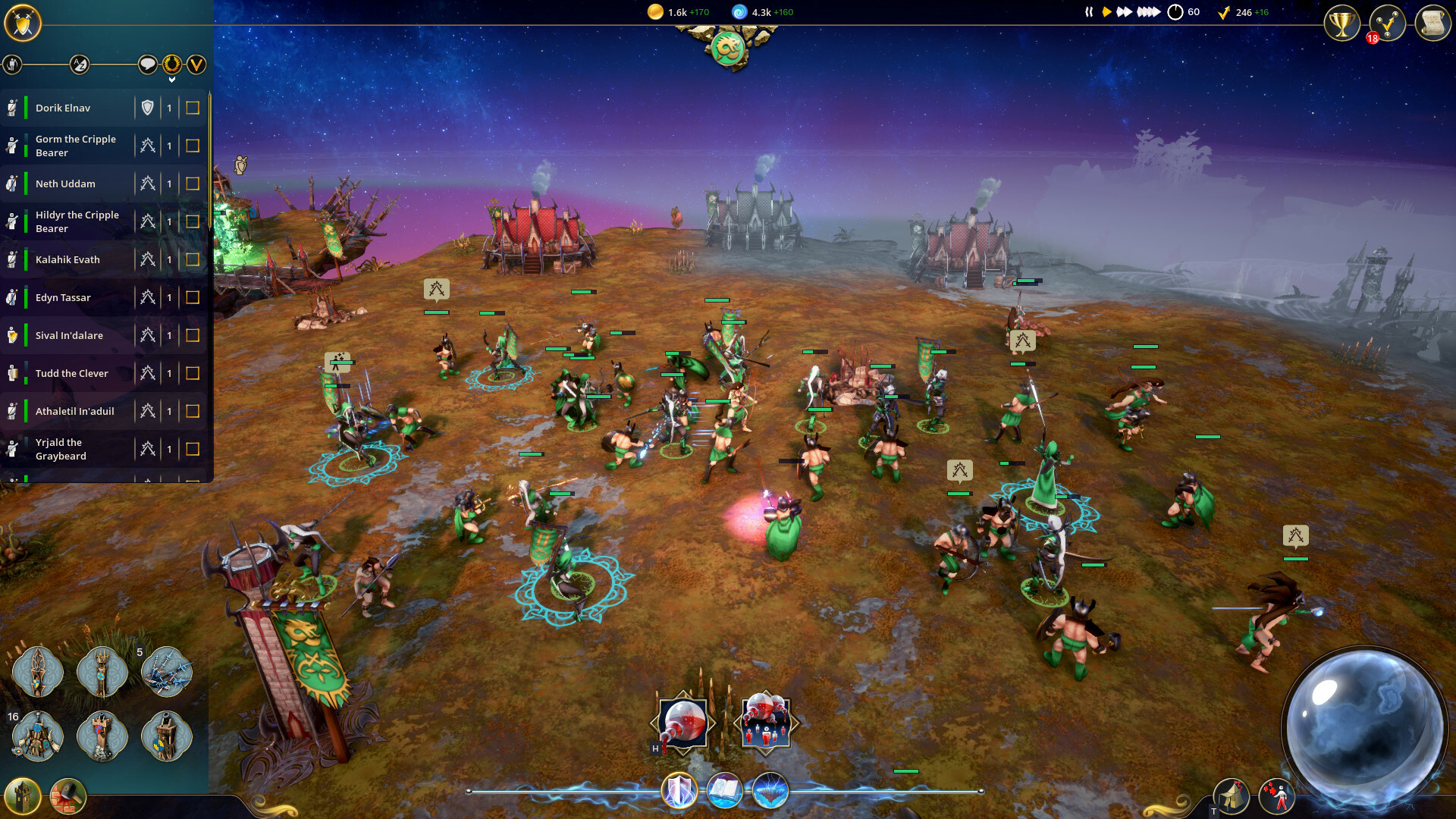Click the V chevron filter in the unit panel
The width and height of the screenshot is (1456, 819).
point(196,65)
